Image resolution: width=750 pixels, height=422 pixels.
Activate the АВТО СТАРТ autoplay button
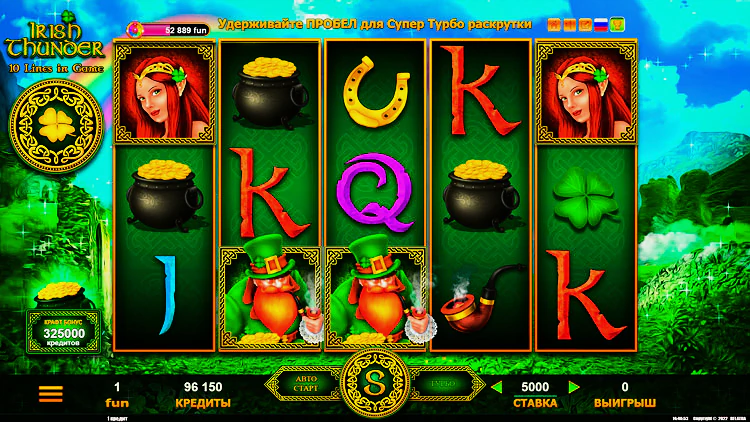(306, 384)
